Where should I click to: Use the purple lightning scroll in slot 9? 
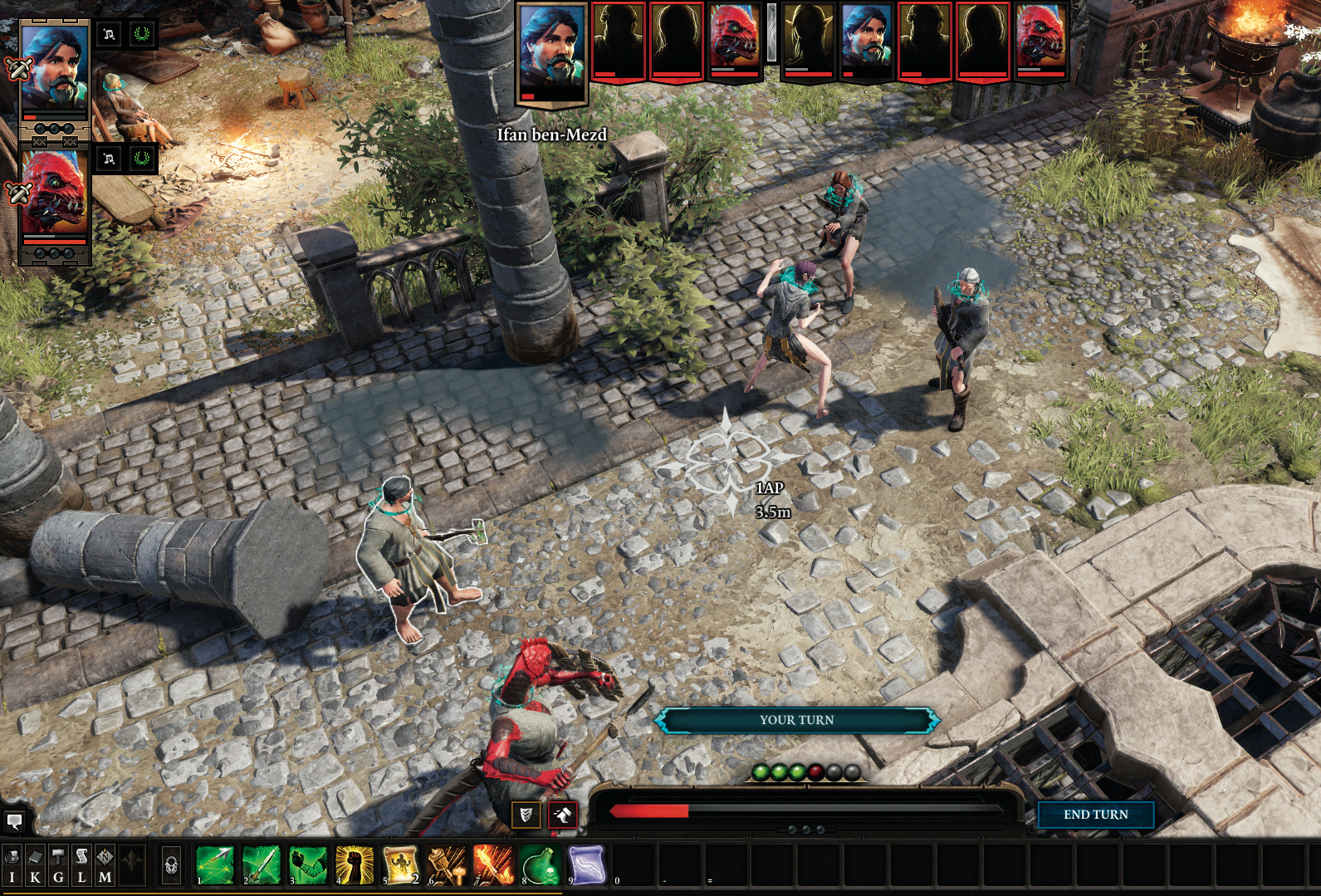(587, 864)
